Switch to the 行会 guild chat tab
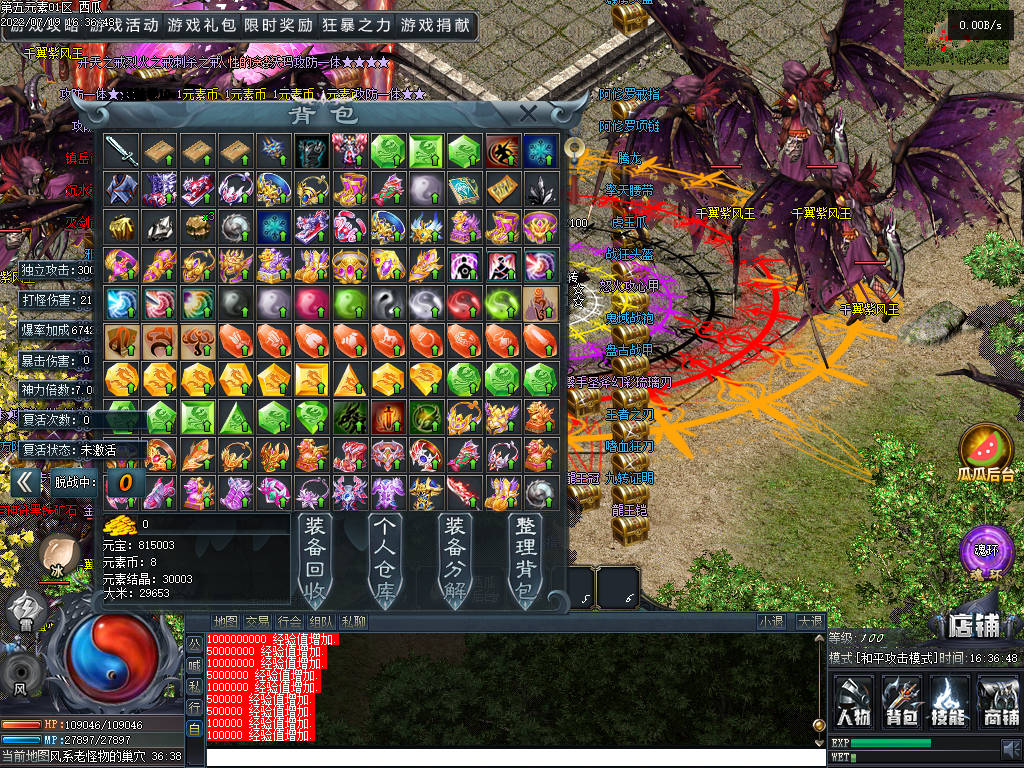 coord(290,622)
